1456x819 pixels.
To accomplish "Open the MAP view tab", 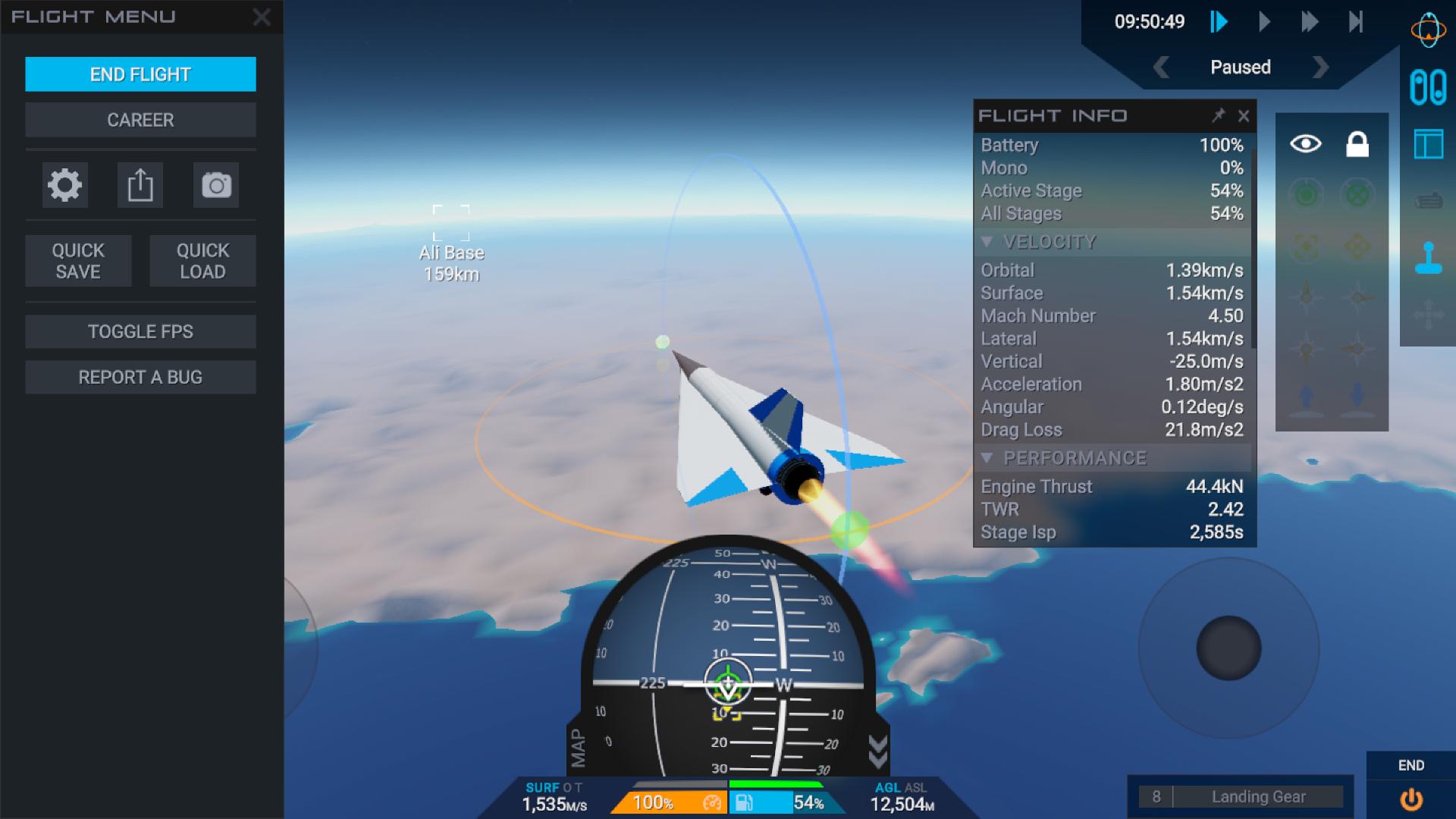I will (578, 748).
